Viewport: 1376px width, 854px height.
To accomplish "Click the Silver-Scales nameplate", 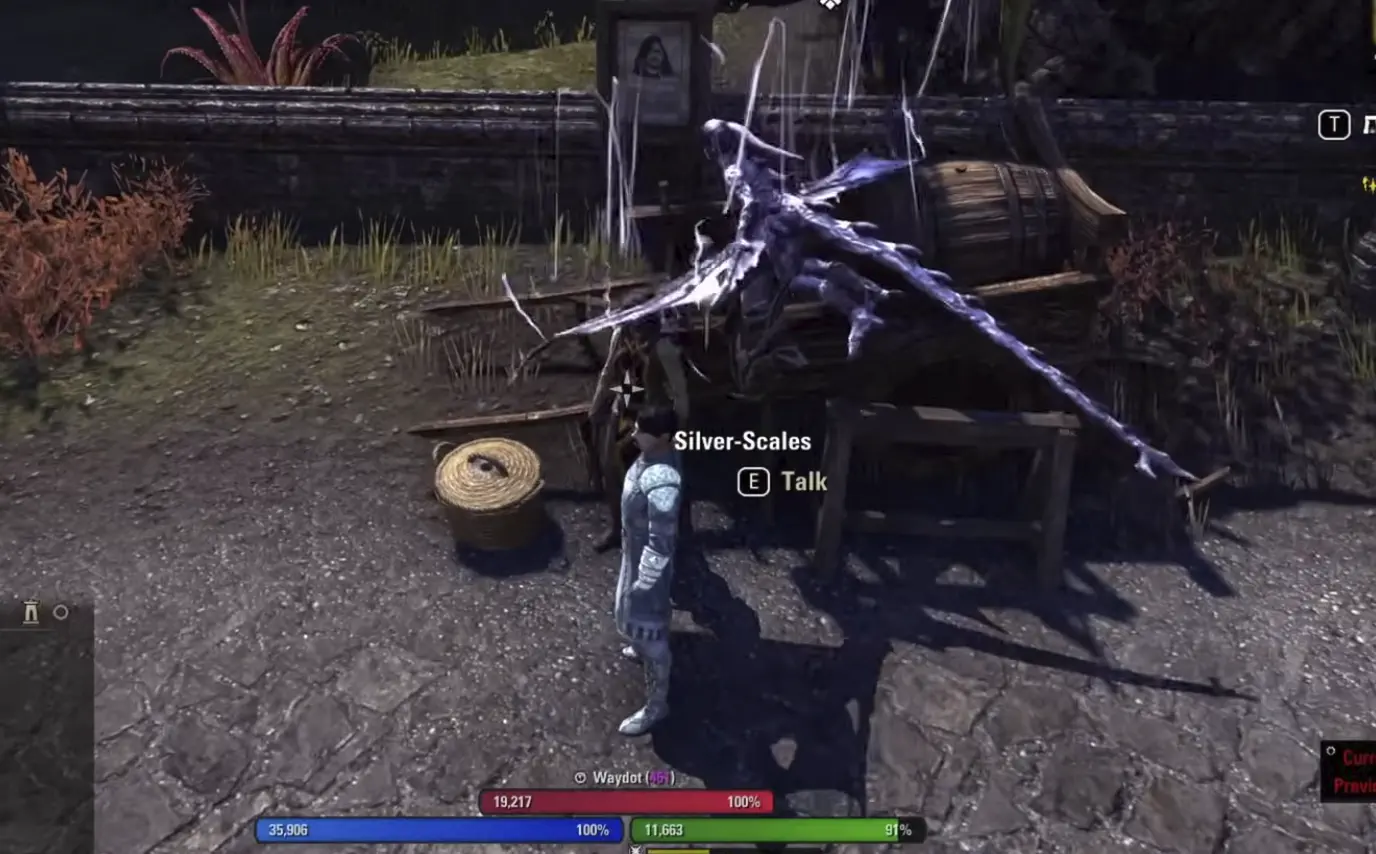I will [x=743, y=440].
